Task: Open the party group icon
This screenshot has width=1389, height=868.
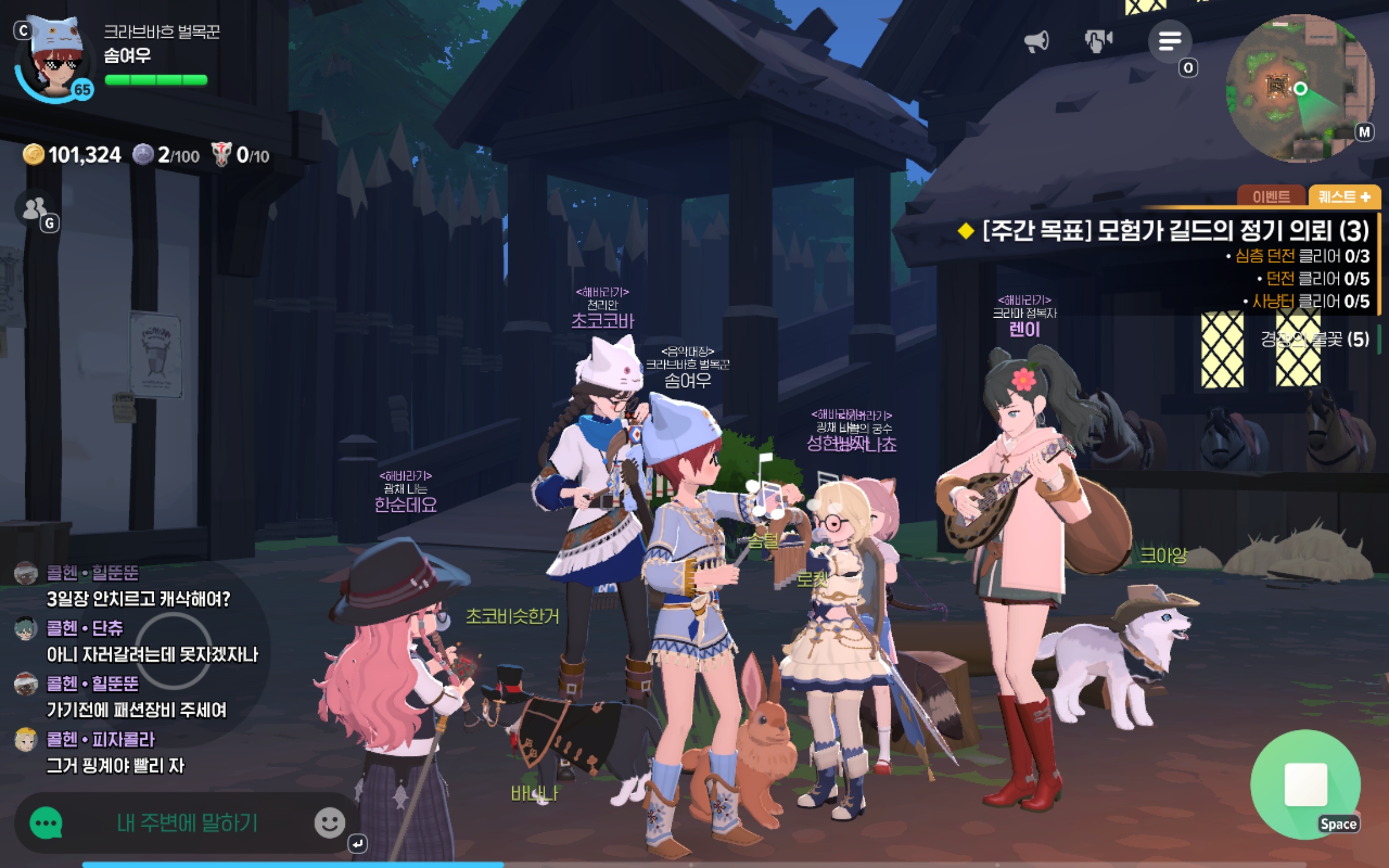Action: 35,209
